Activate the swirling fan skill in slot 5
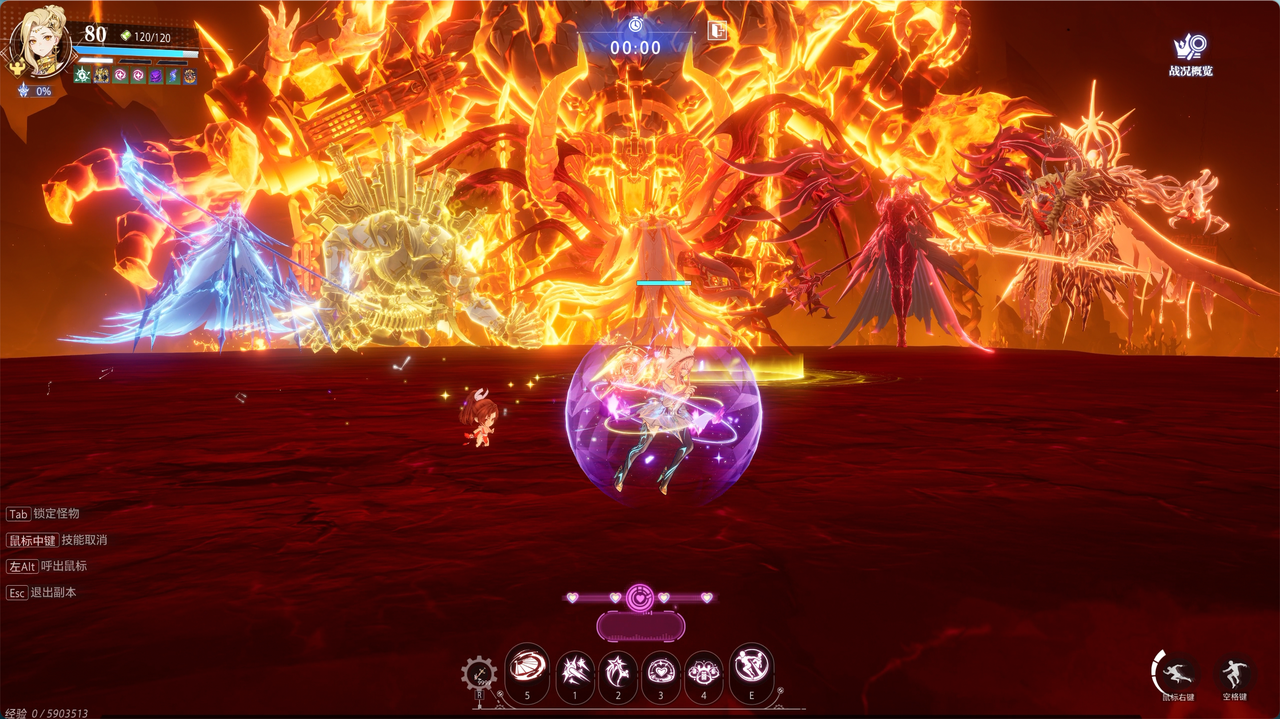Screen dimensions: 1280x719 tap(527, 666)
